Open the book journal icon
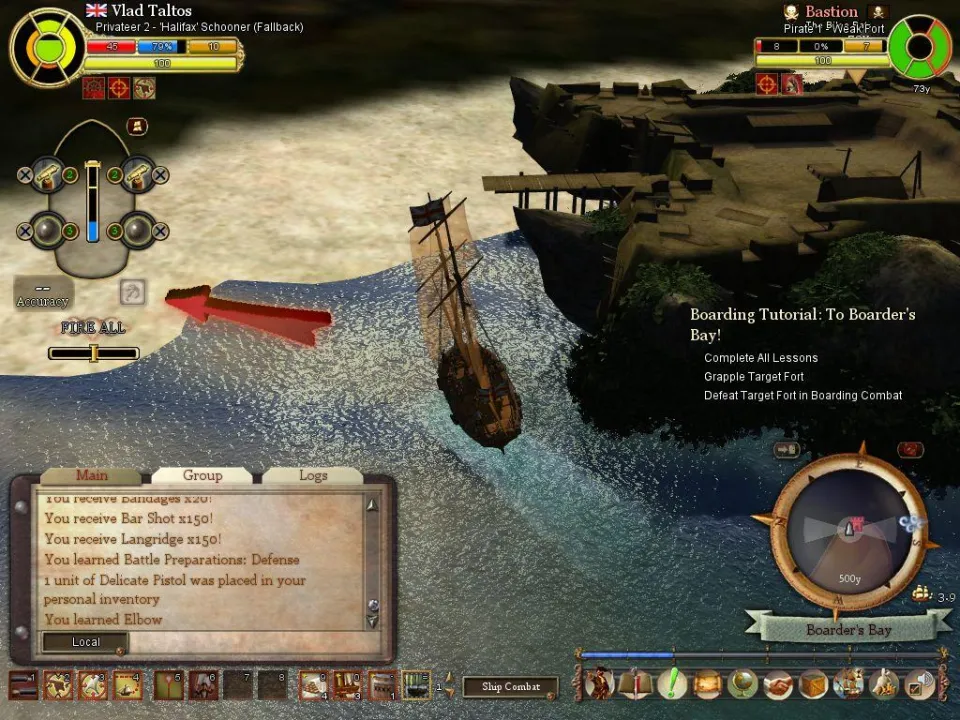This screenshot has width=960, height=720. [x=636, y=684]
